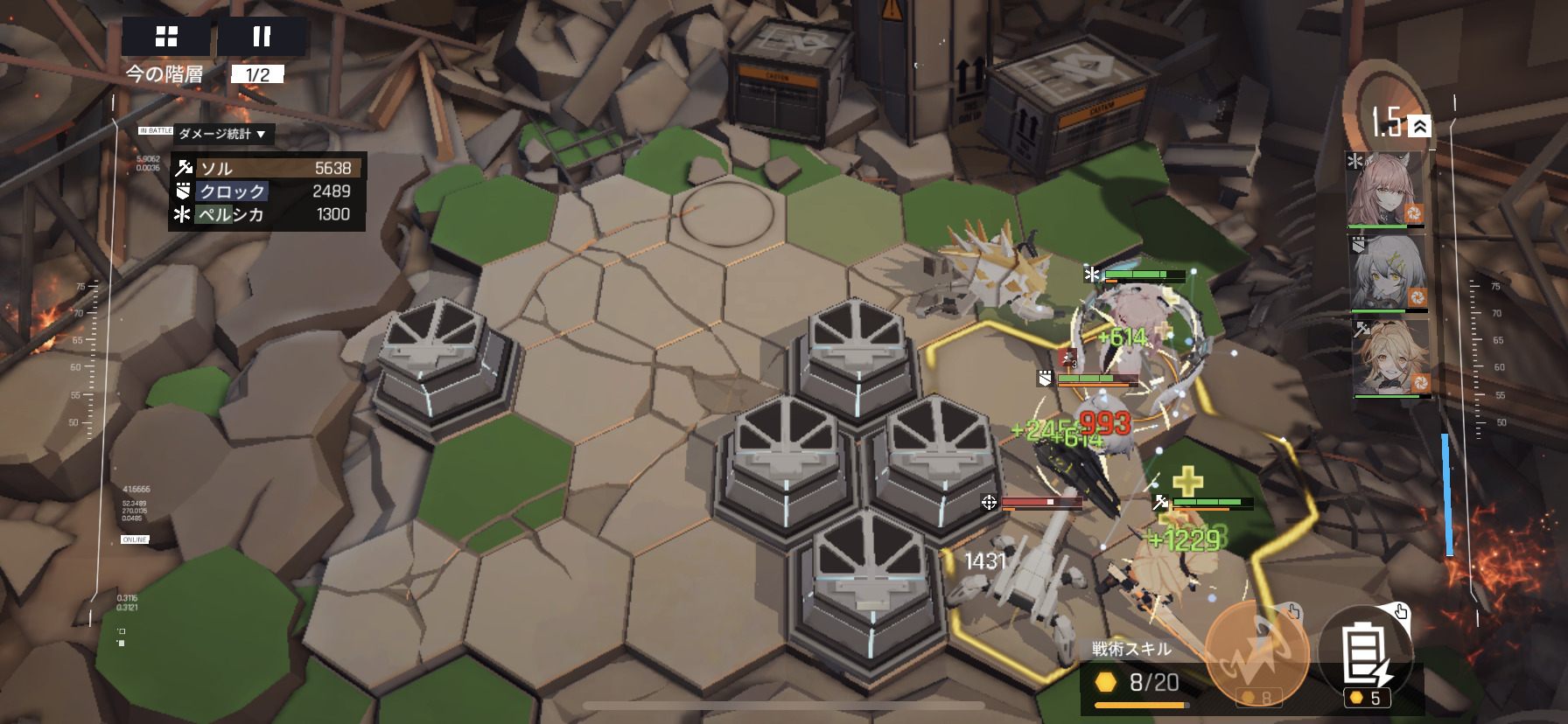Use the battery tactical skill costing 5
The width and height of the screenshot is (1568, 724).
point(1366,657)
